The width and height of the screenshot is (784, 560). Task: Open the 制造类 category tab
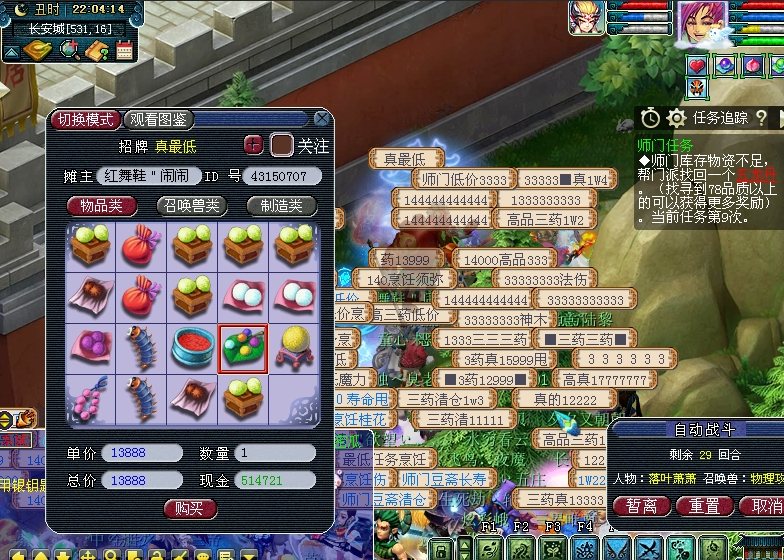tap(281, 206)
